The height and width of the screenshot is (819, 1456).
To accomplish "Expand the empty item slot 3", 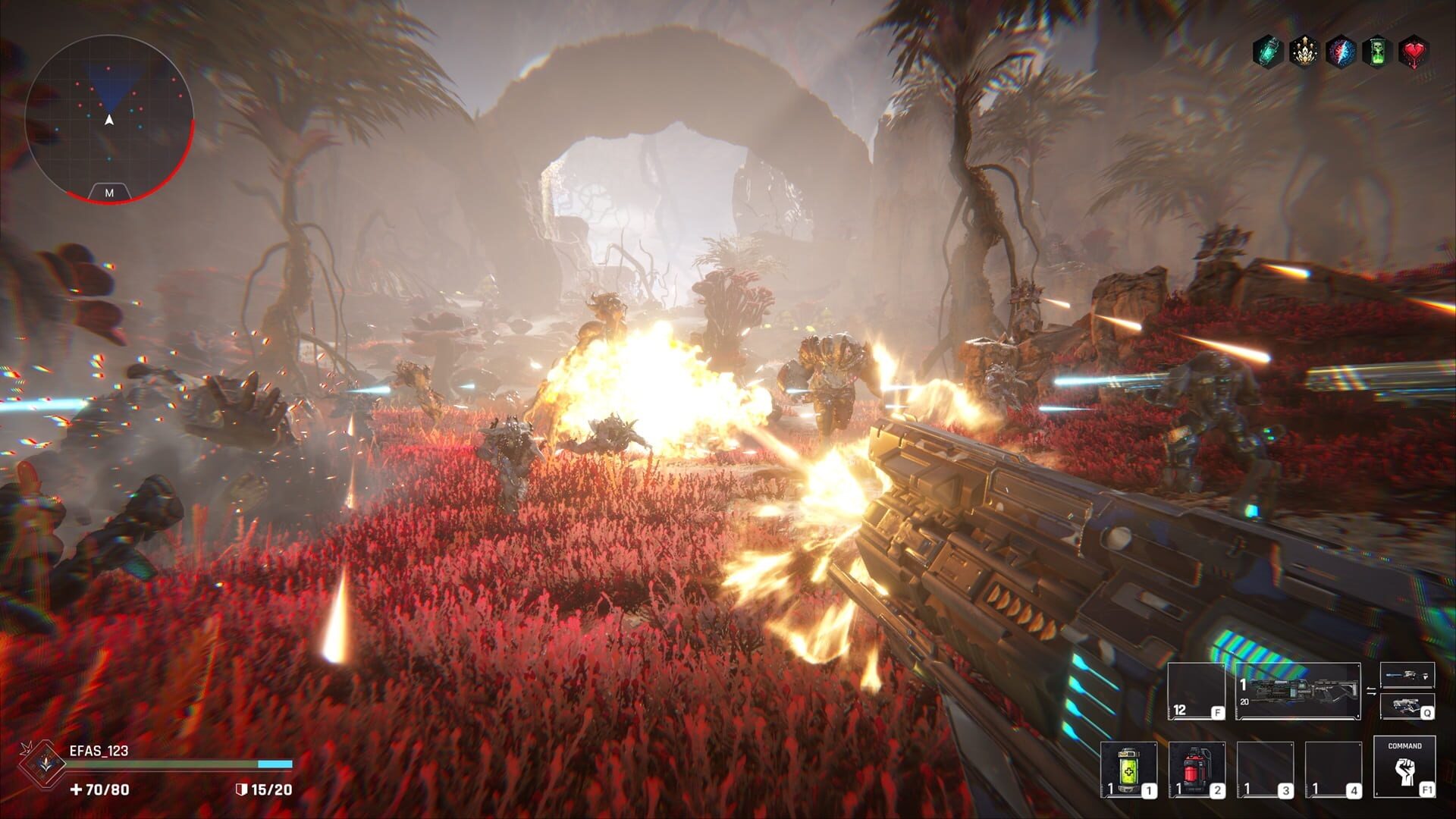I will click(1264, 770).
